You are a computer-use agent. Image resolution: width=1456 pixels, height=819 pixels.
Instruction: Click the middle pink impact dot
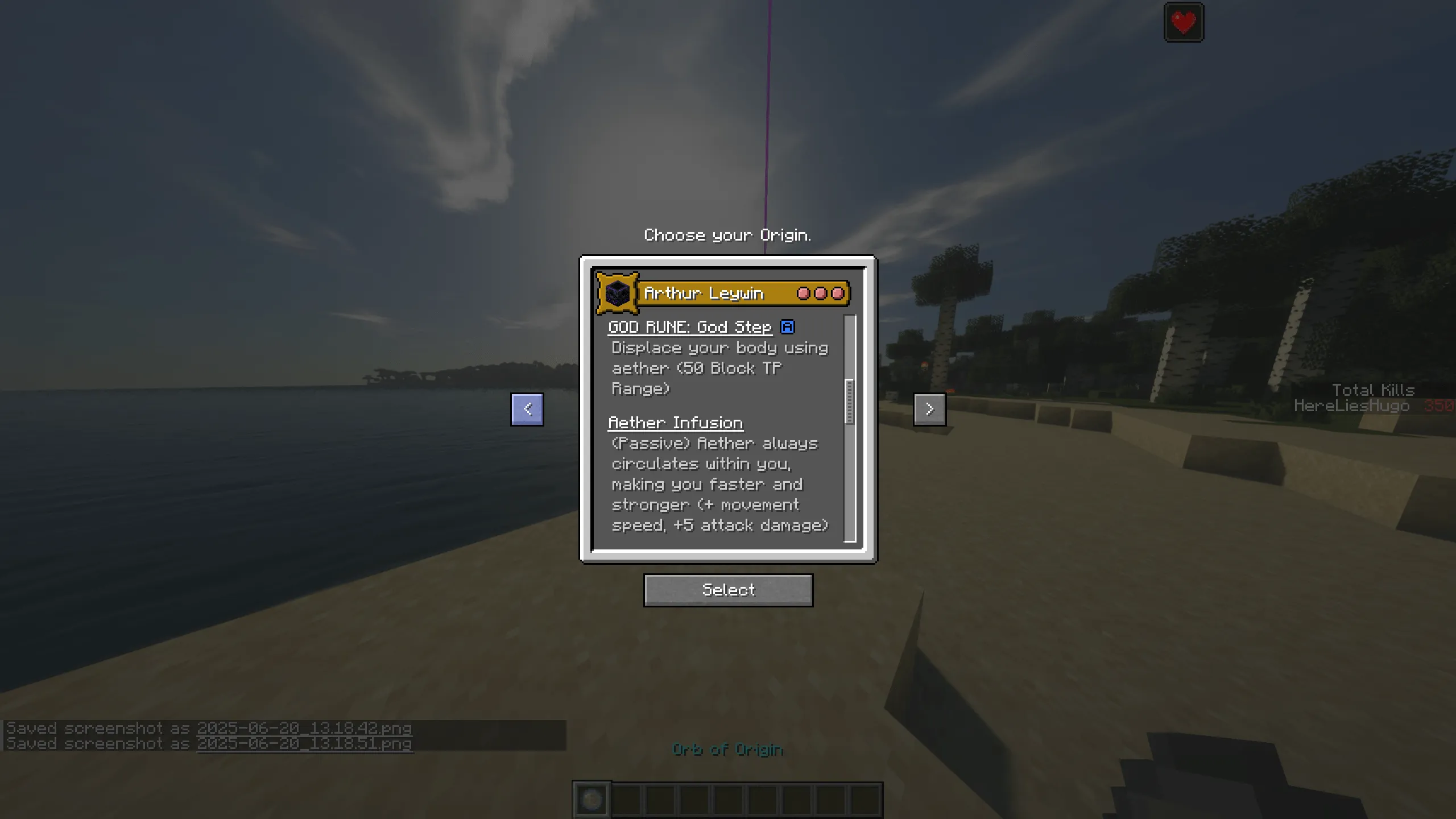[820, 293]
